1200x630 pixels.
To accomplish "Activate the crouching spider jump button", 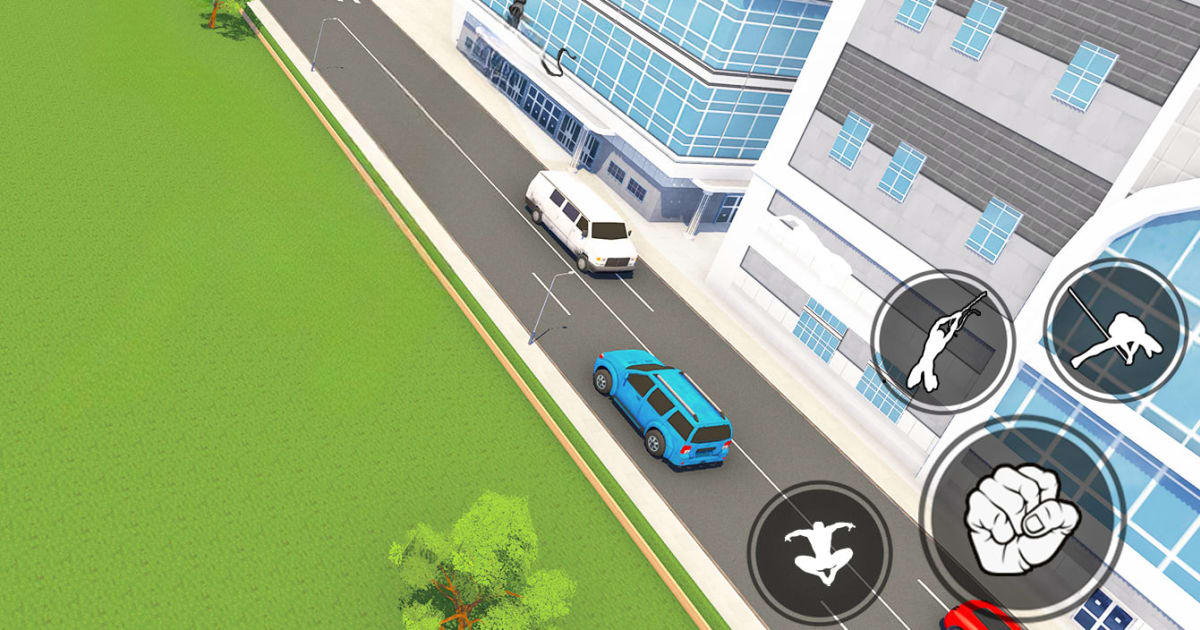I will pos(819,552).
